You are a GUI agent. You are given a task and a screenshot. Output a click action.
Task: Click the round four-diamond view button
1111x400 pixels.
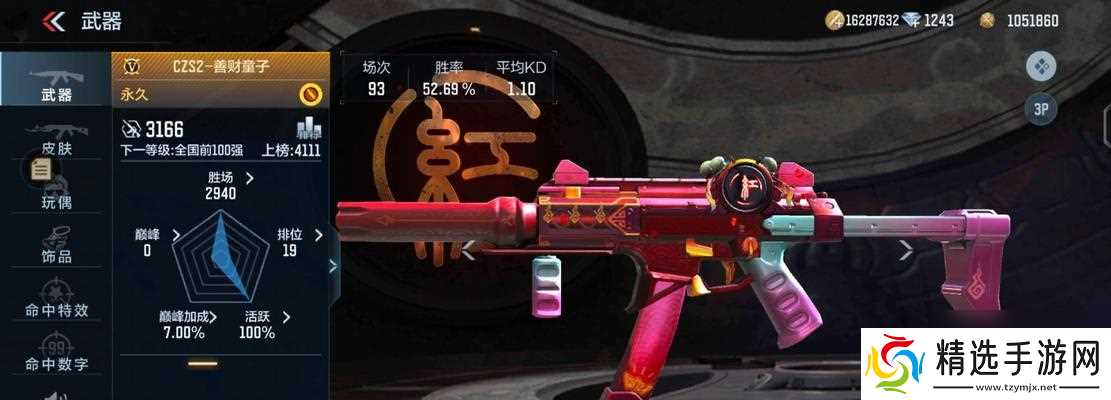pyautogui.click(x=1040, y=67)
